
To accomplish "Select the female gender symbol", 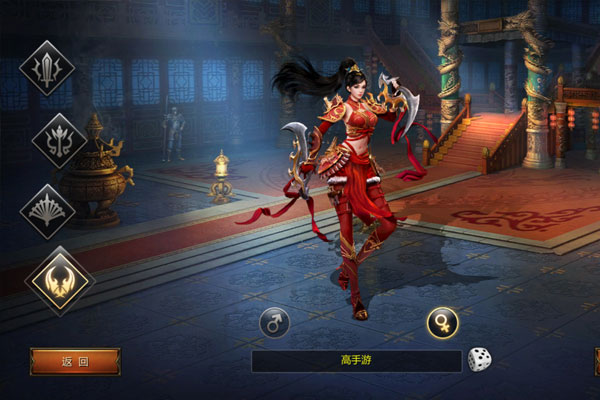I will click(442, 322).
